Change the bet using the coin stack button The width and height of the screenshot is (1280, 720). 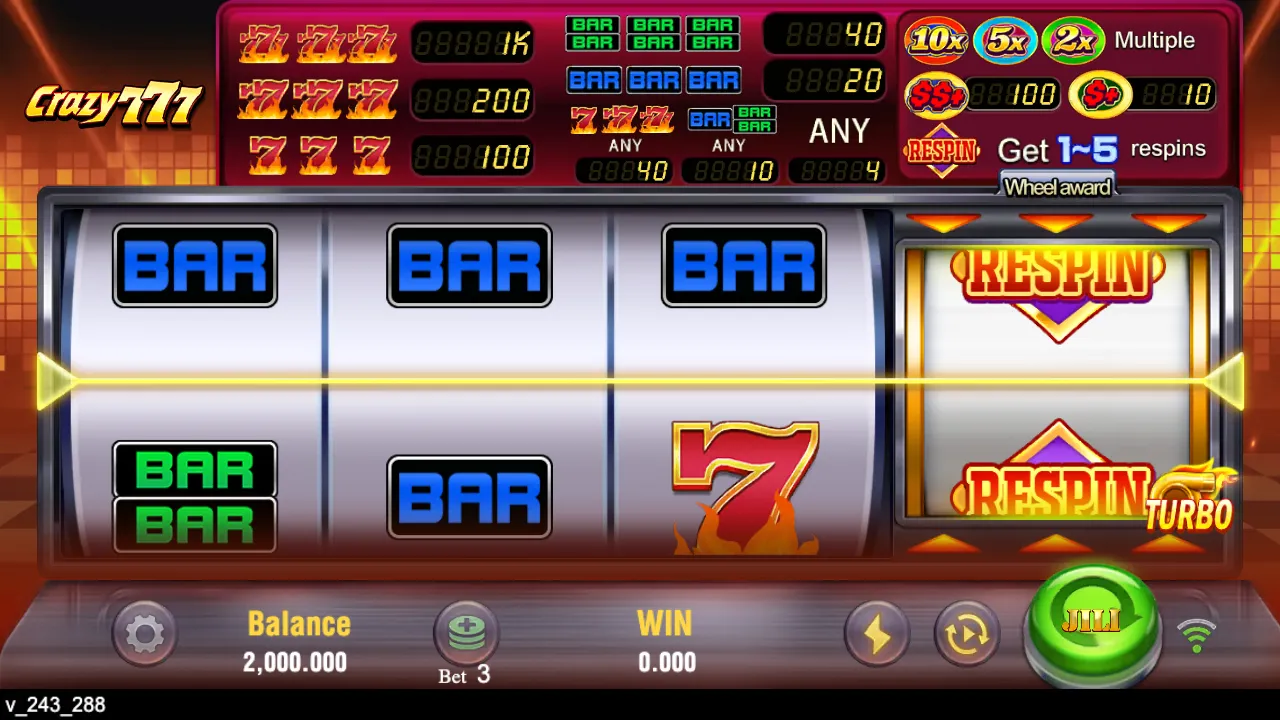pos(466,633)
